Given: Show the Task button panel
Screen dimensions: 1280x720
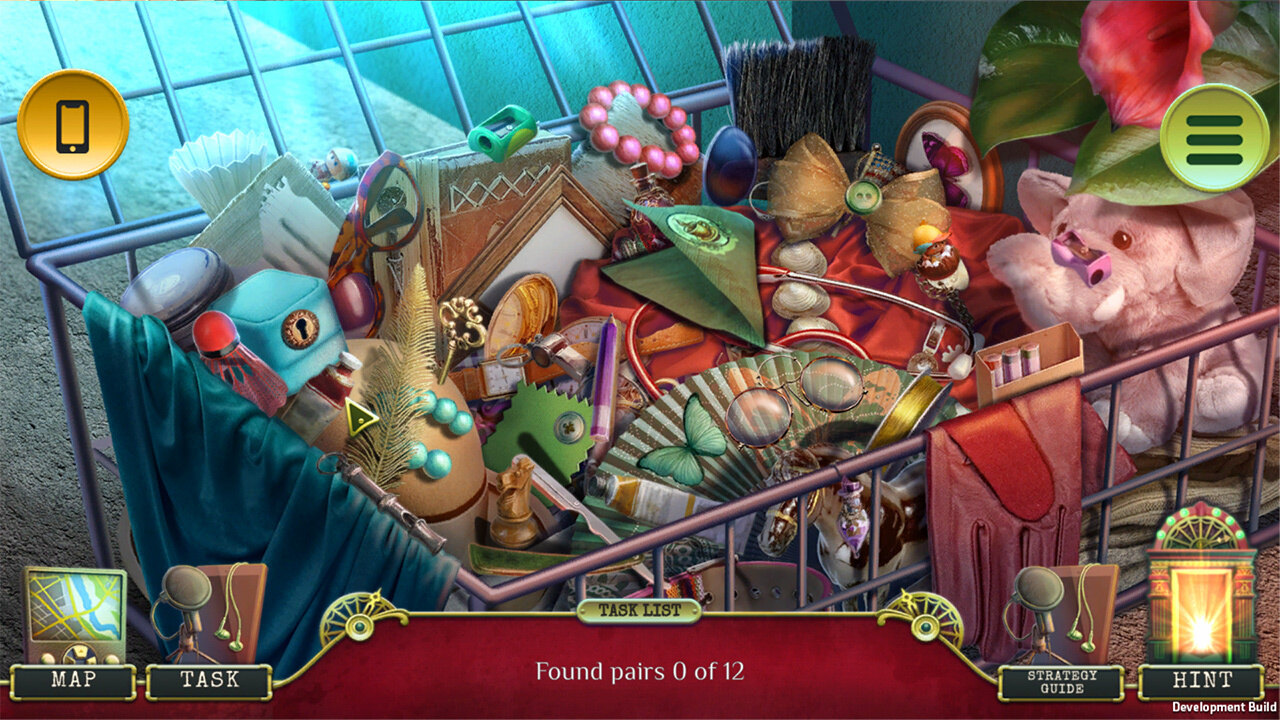Looking at the screenshot, I should click(209, 680).
